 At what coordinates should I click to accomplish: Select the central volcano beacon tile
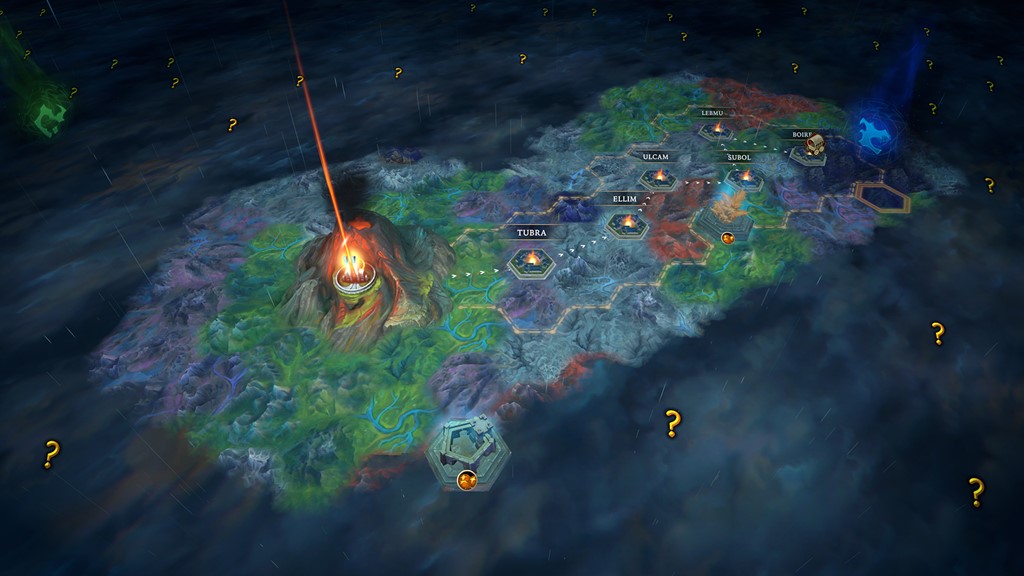(x=353, y=272)
